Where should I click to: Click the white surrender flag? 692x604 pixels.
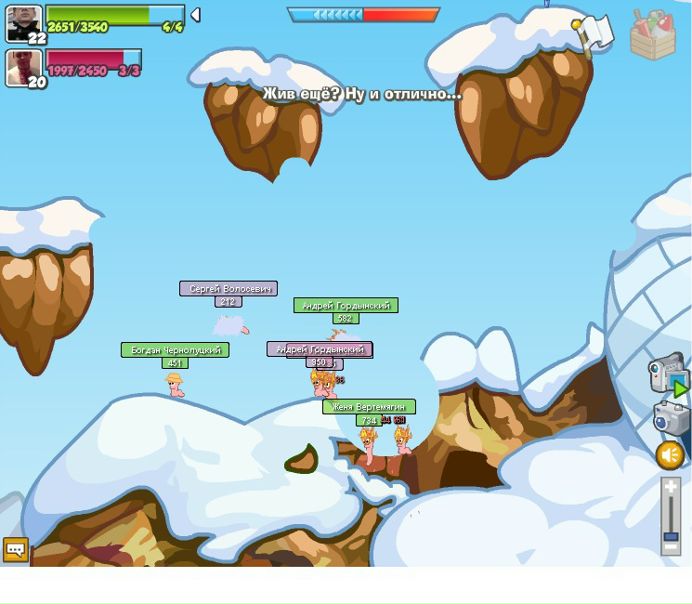[x=595, y=34]
